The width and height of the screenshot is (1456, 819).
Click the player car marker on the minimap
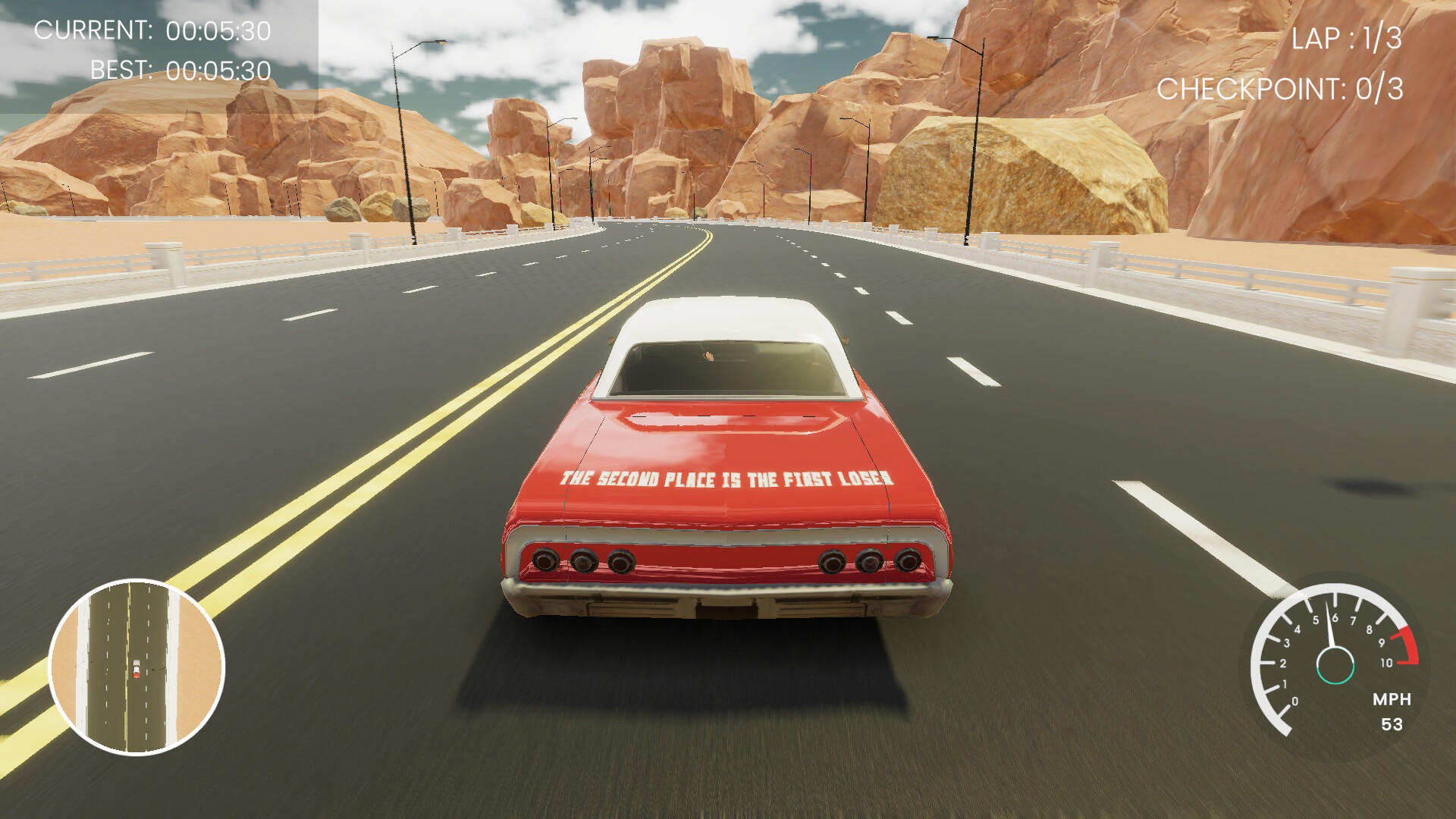pyautogui.click(x=135, y=669)
